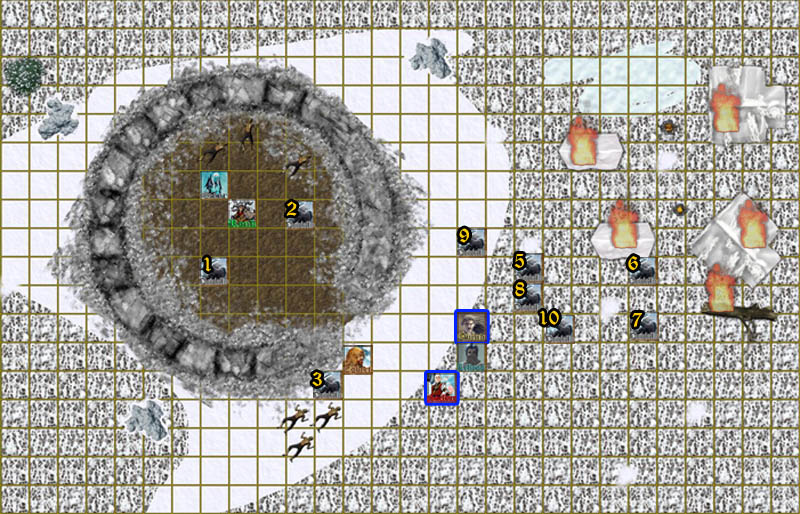
Task: Select the blue-bordered token with yellow name label
Action: click(x=471, y=326)
